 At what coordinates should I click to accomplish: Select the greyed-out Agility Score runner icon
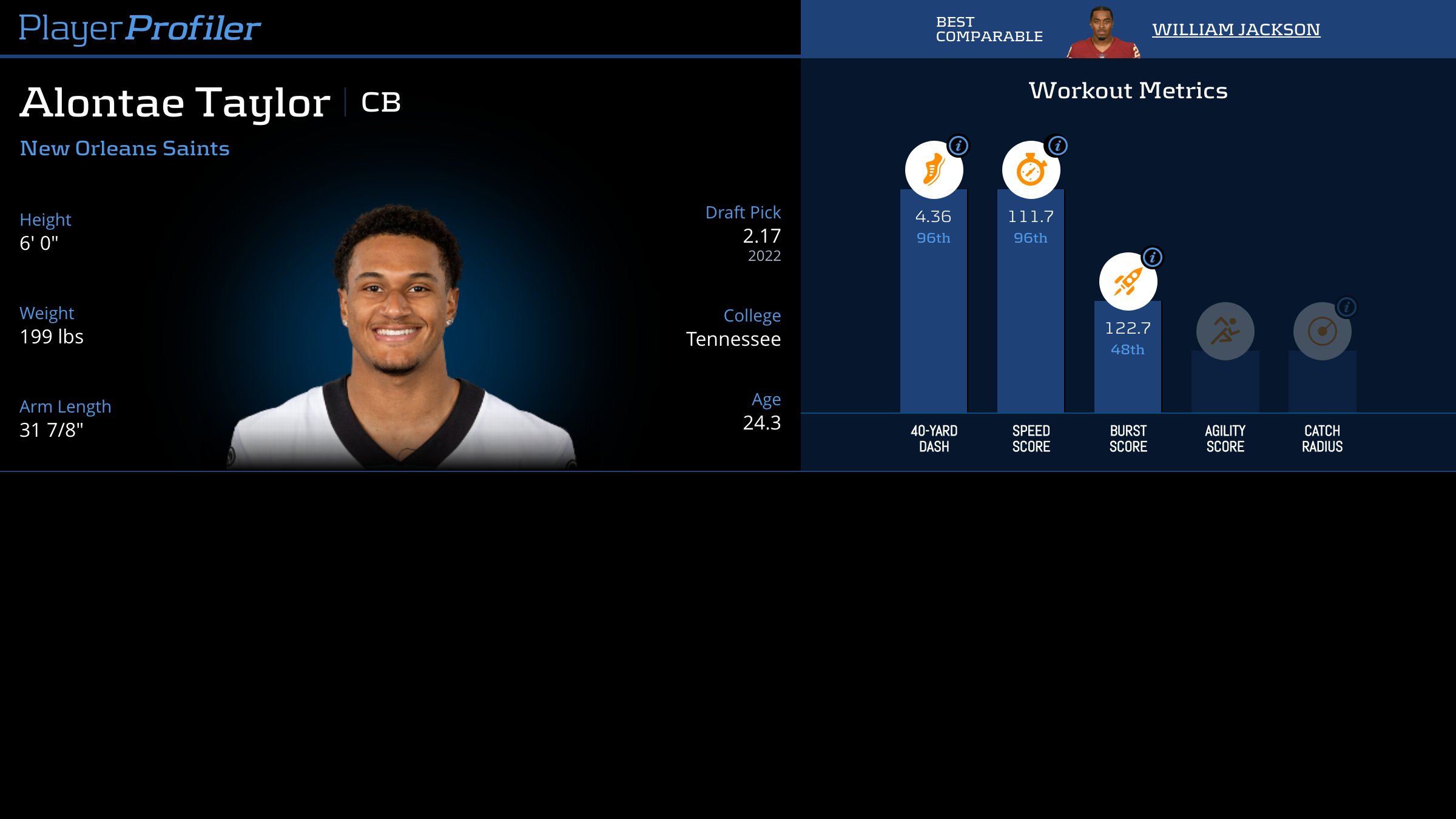pyautogui.click(x=1225, y=331)
